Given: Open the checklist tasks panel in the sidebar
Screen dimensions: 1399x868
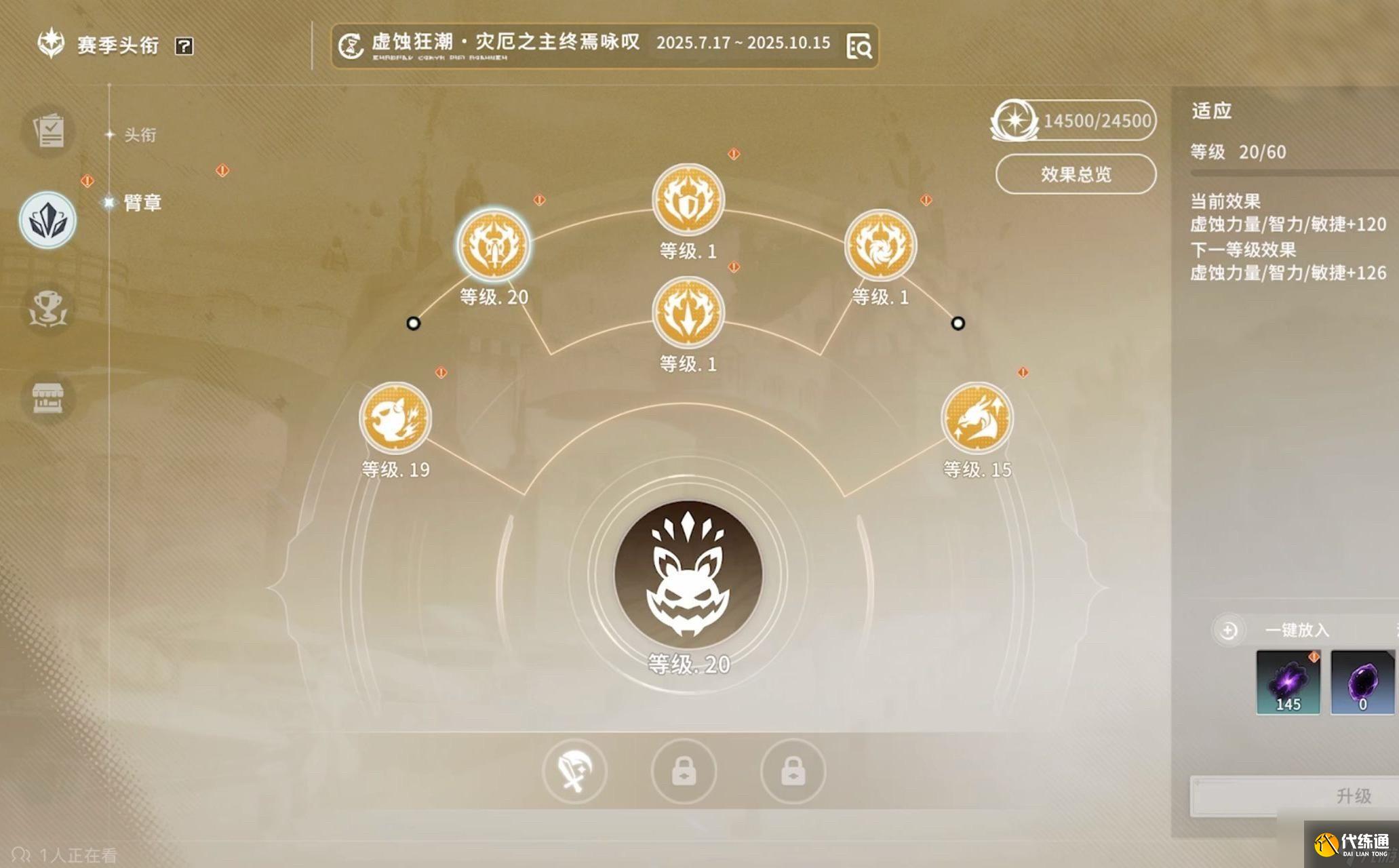Looking at the screenshot, I should coord(47,131).
